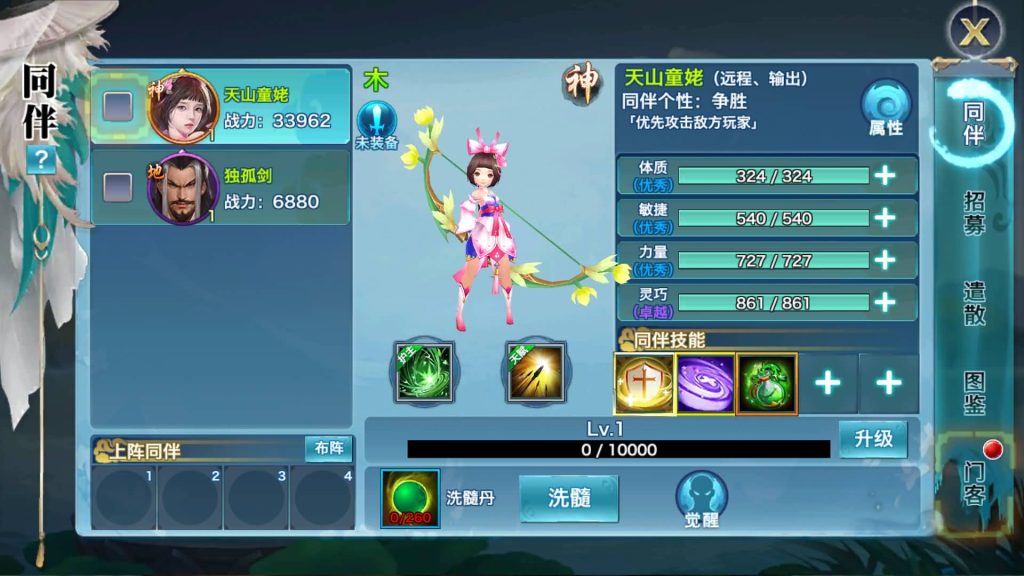Tick the checkbox beside 天山童姥

pos(118,105)
